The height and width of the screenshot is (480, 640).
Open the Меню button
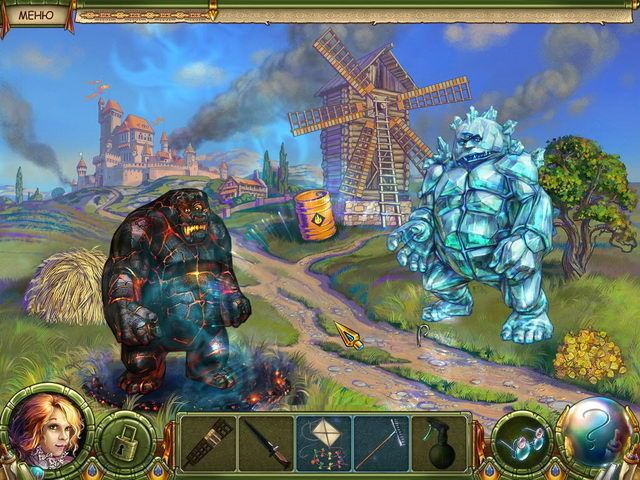[36, 13]
